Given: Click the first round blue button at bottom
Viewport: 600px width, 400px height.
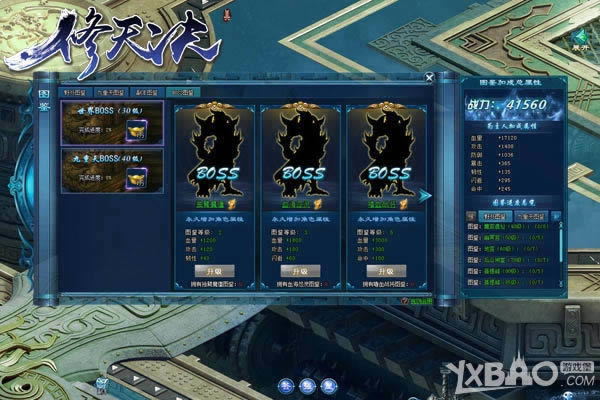Looking at the screenshot, I should (284, 384).
